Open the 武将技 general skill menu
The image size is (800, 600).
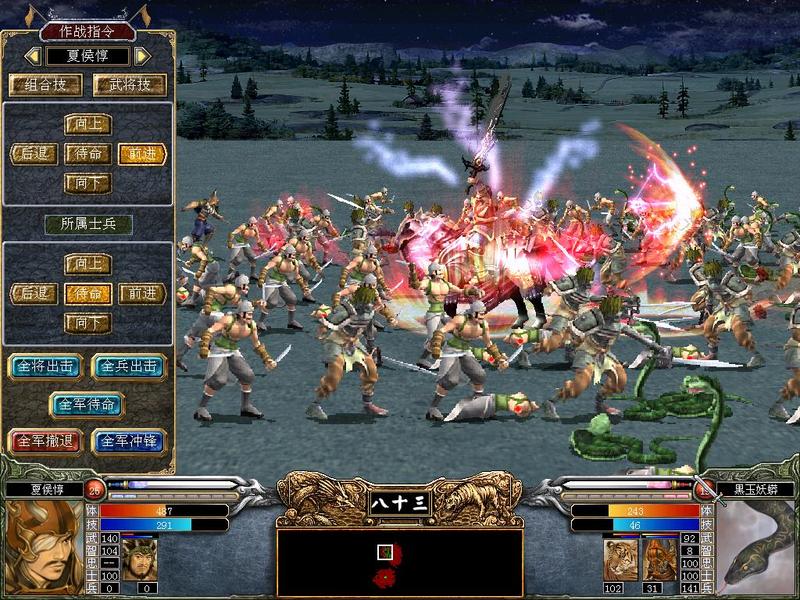[129, 85]
